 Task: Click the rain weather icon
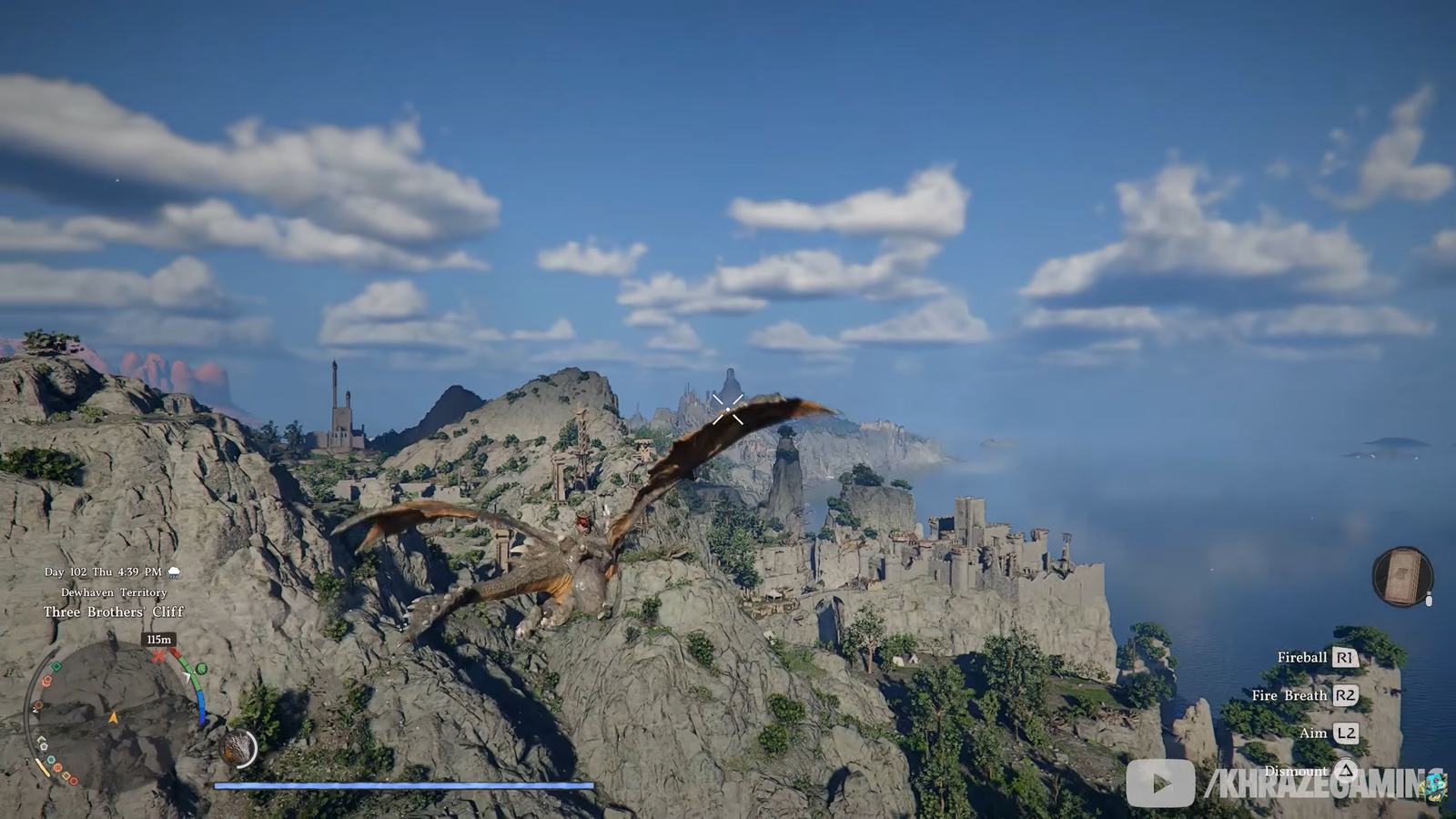coord(174,572)
